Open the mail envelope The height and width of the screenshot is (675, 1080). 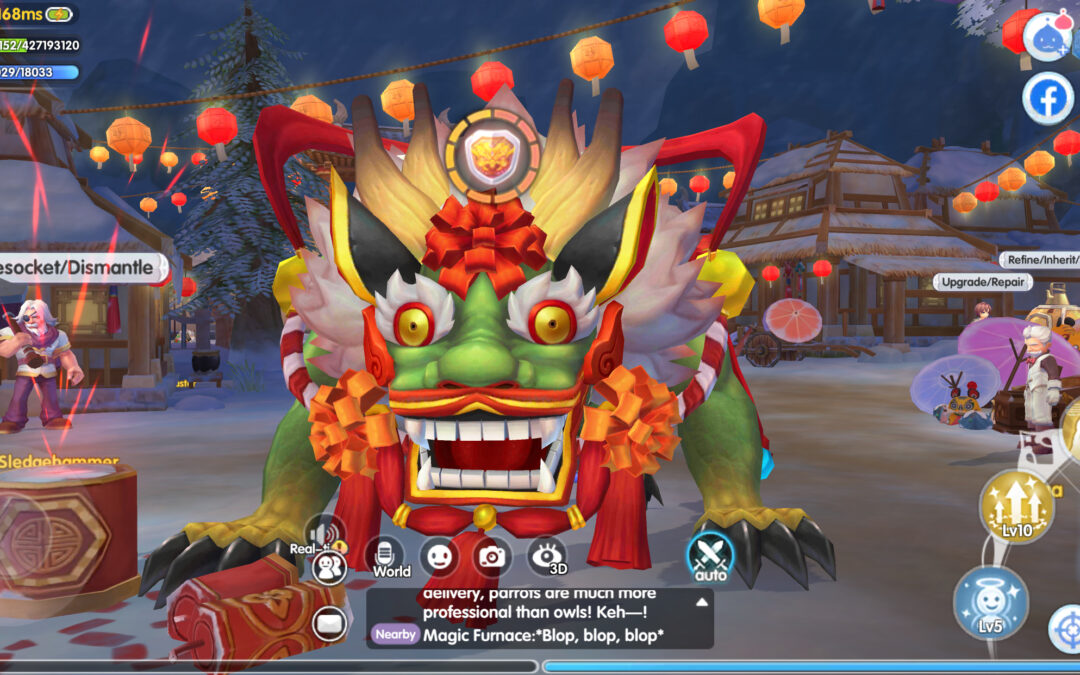tap(328, 624)
